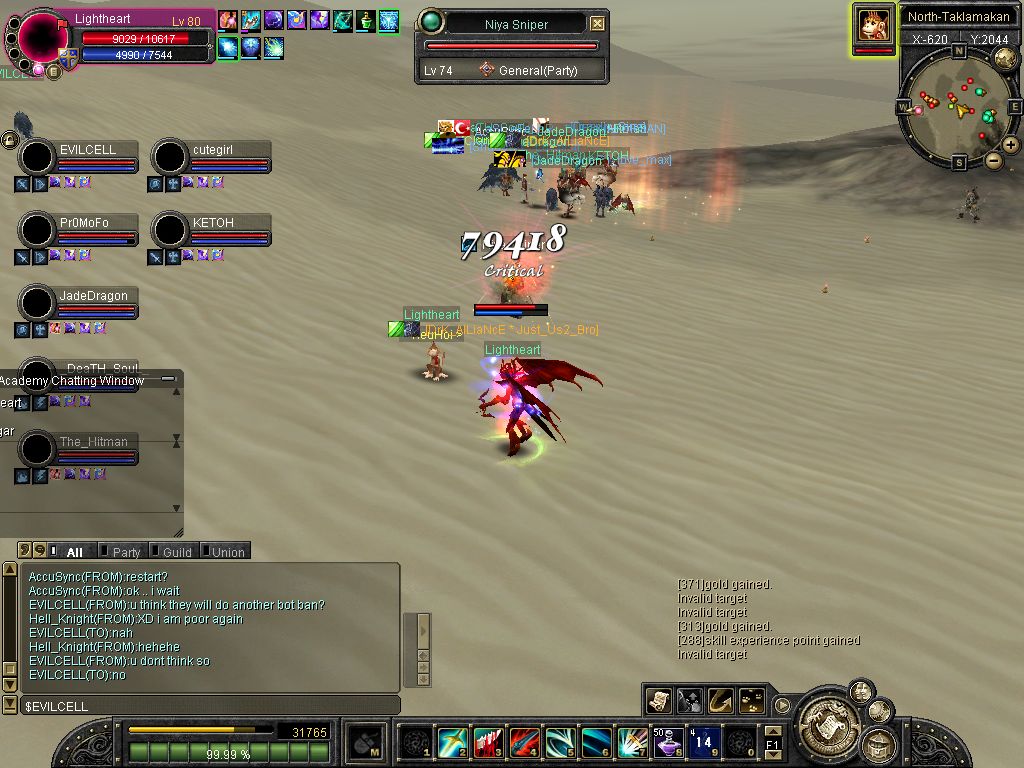Use the purple potion in hotbar slot 8
Screen dimensions: 1024x768
coord(667,742)
